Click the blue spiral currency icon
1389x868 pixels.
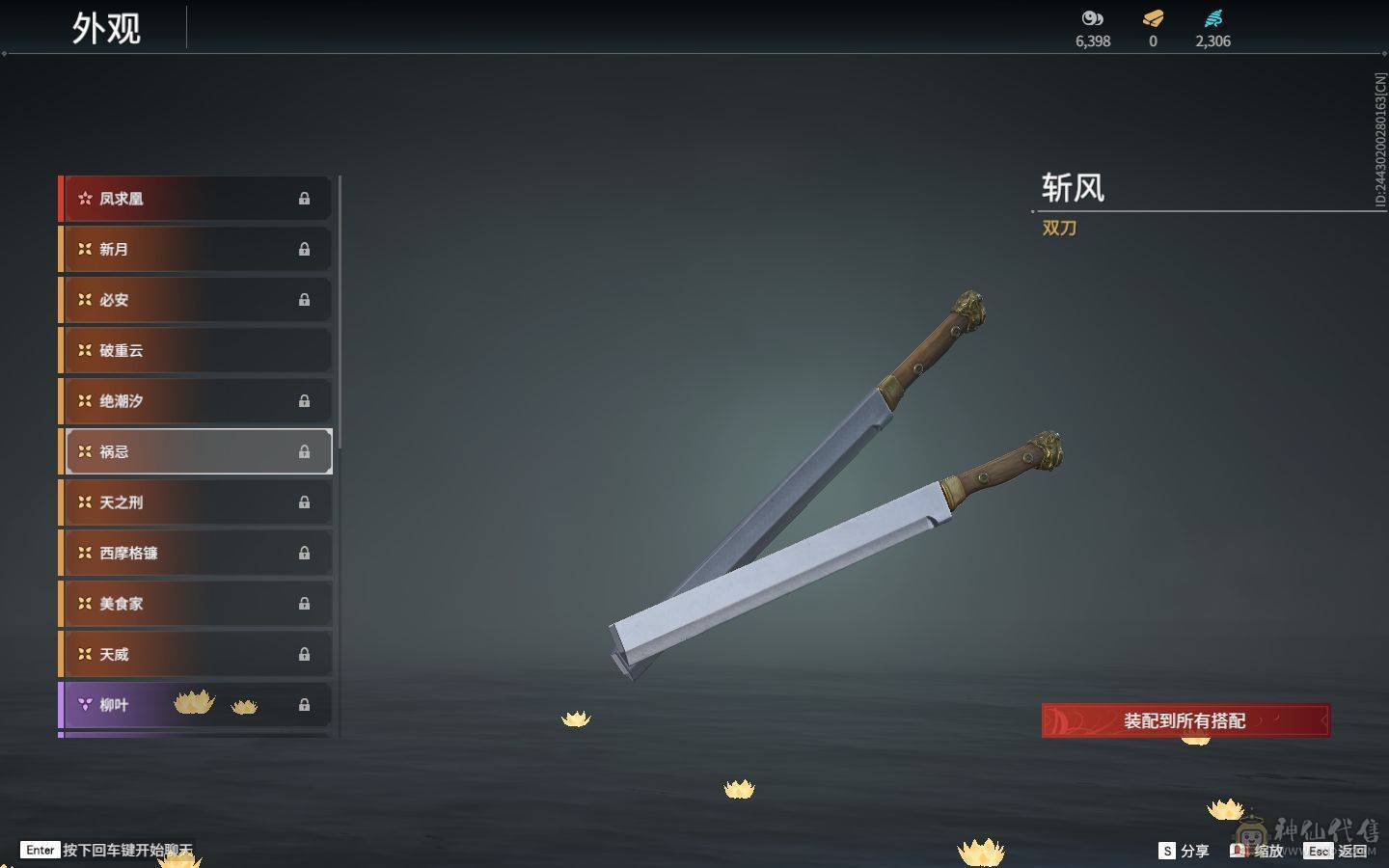[x=1214, y=17]
